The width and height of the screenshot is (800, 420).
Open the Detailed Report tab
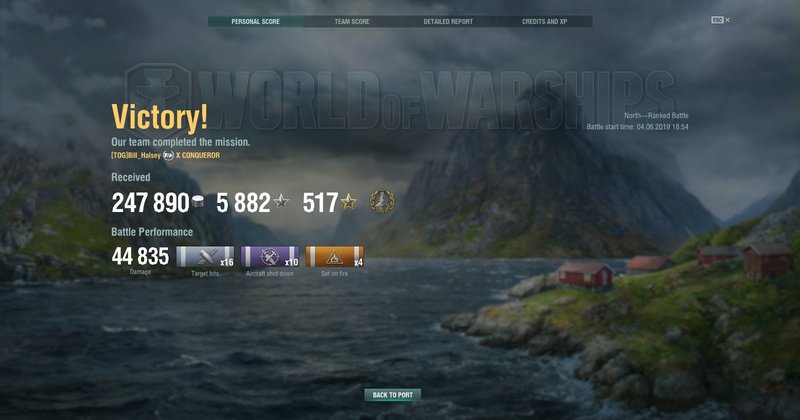[x=447, y=21]
